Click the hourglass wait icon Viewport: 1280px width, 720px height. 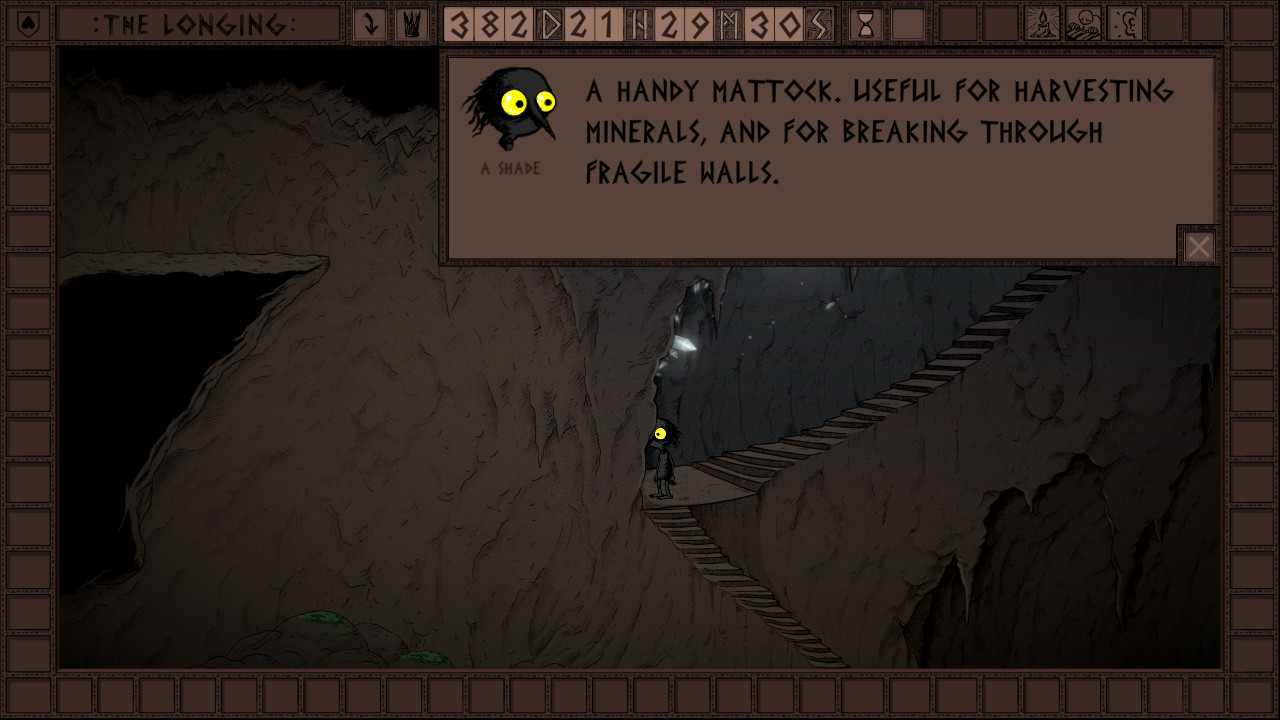(866, 24)
